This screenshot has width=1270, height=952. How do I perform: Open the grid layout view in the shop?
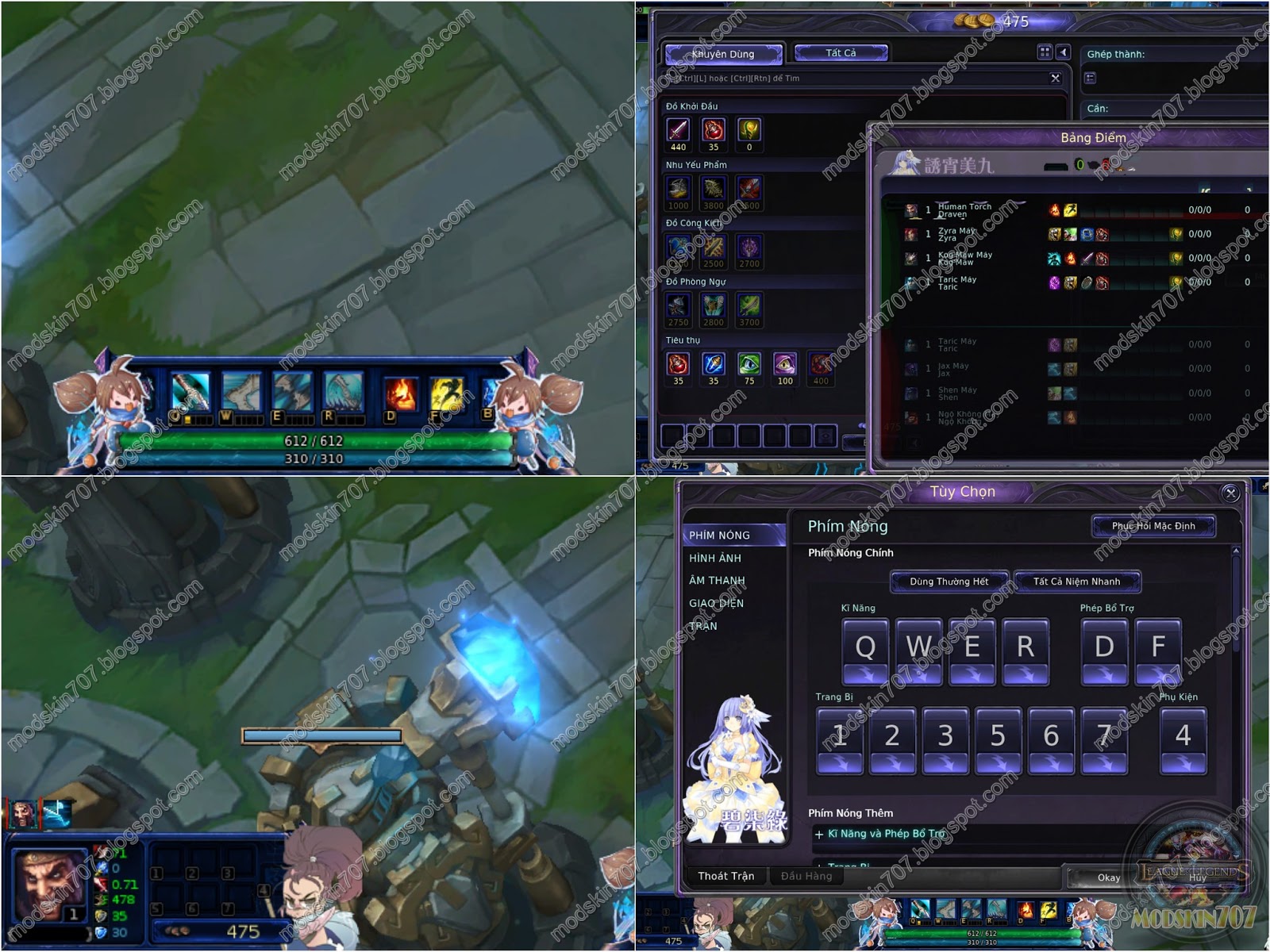1043,52
